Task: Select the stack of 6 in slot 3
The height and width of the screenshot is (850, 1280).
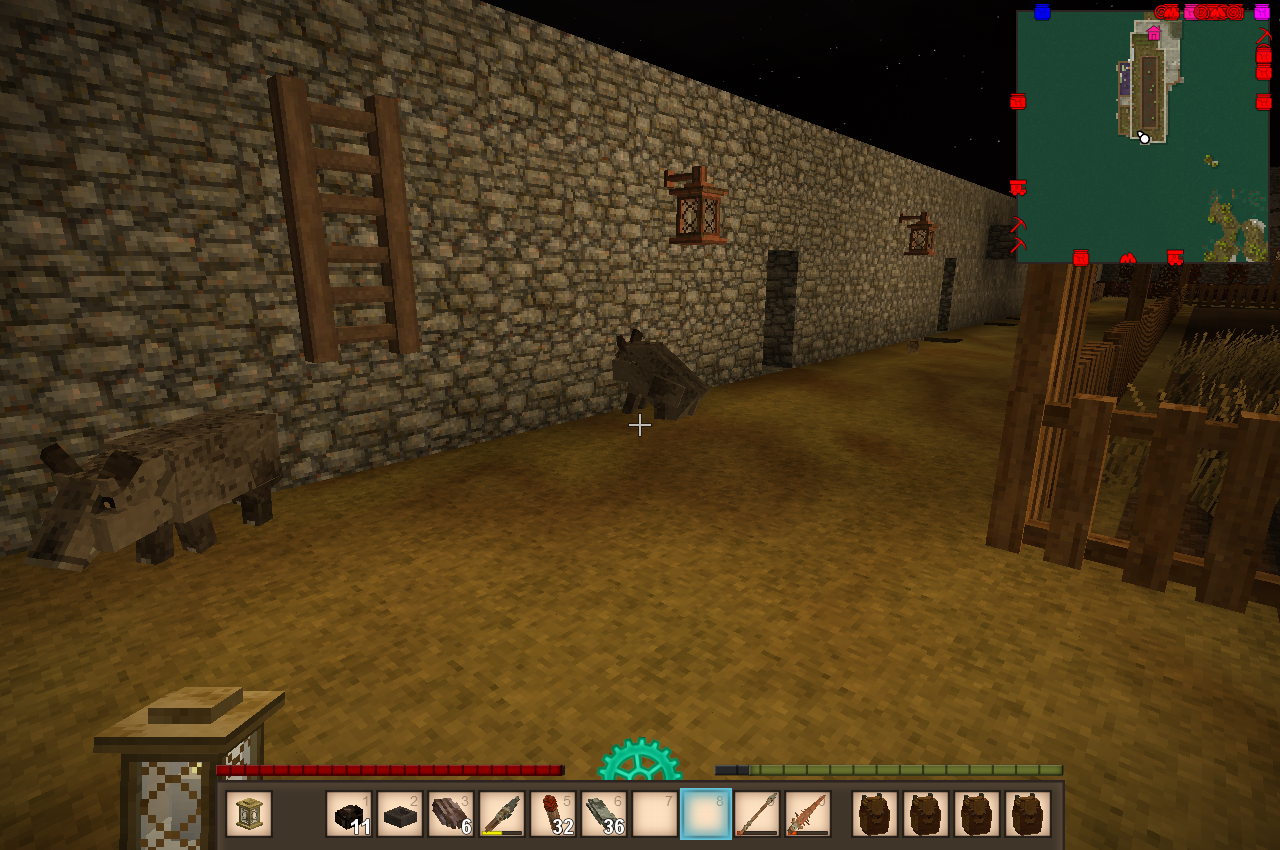Action: click(x=451, y=814)
